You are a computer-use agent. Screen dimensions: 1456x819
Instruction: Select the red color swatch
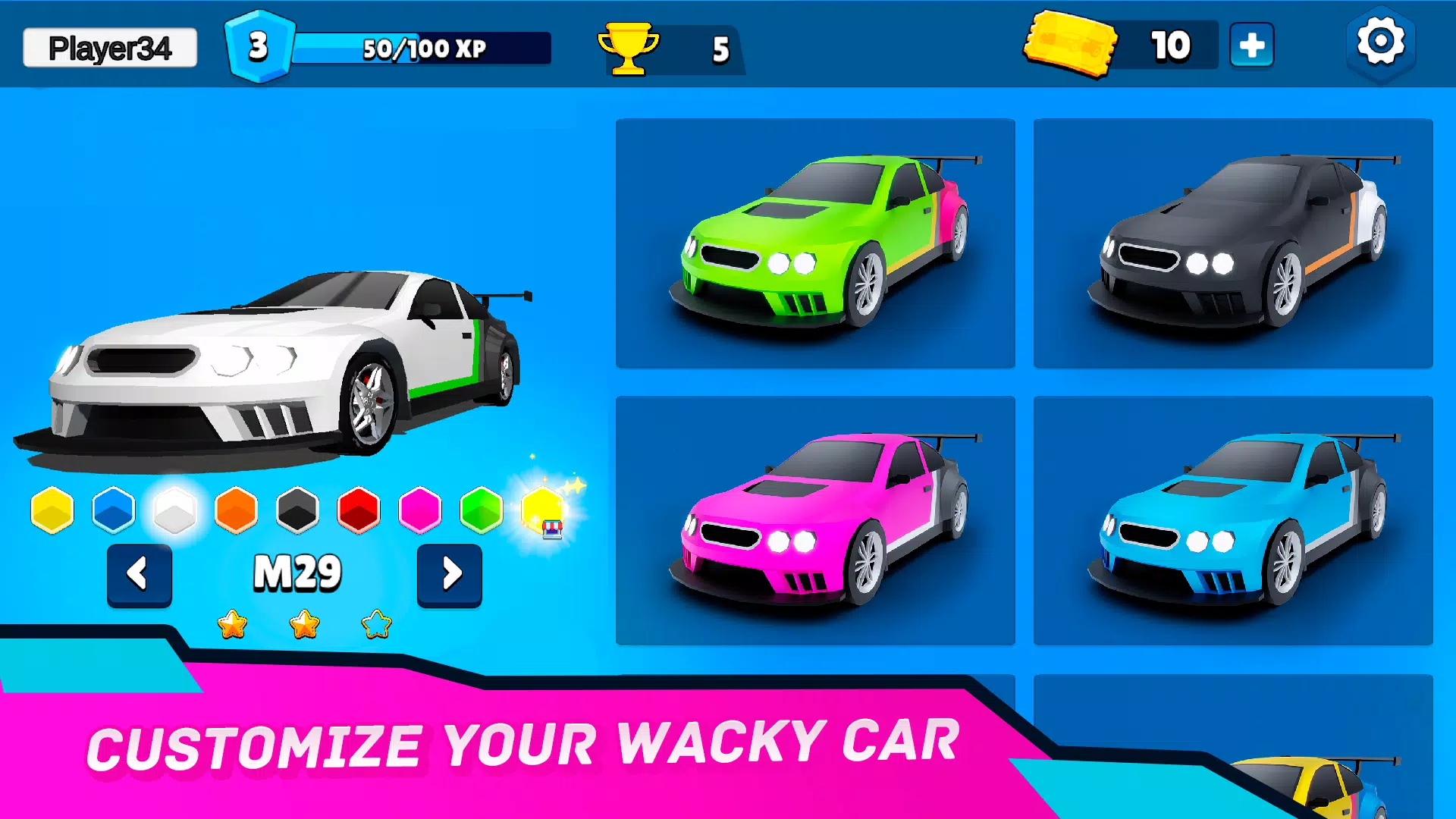pyautogui.click(x=358, y=510)
